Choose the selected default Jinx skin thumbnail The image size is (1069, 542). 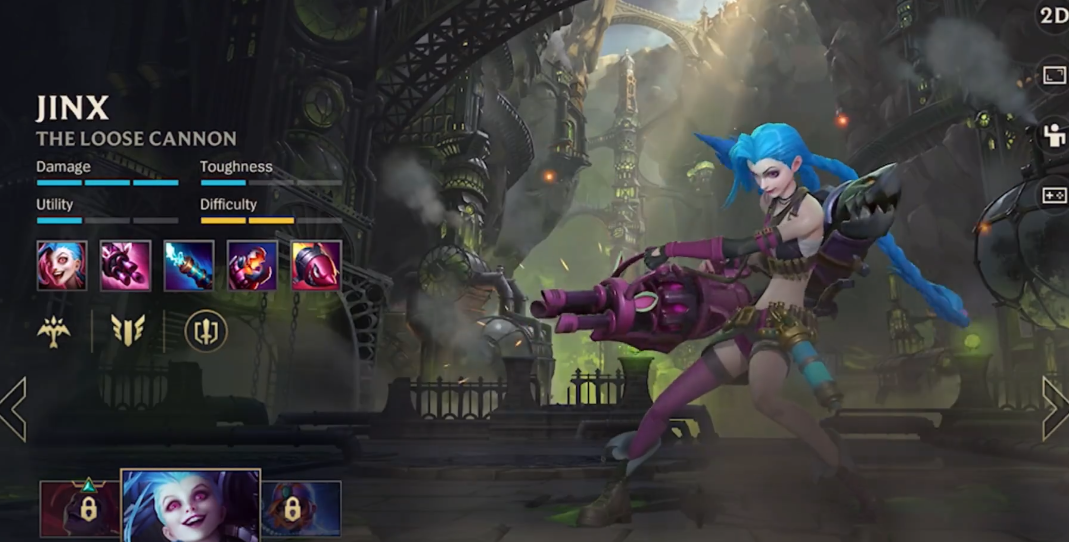190,506
